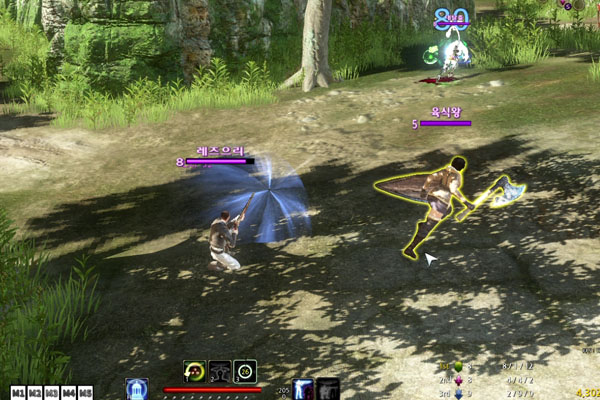Select the 2nd place magenta team row
600x400 pixels.
pyautogui.click(x=490, y=380)
